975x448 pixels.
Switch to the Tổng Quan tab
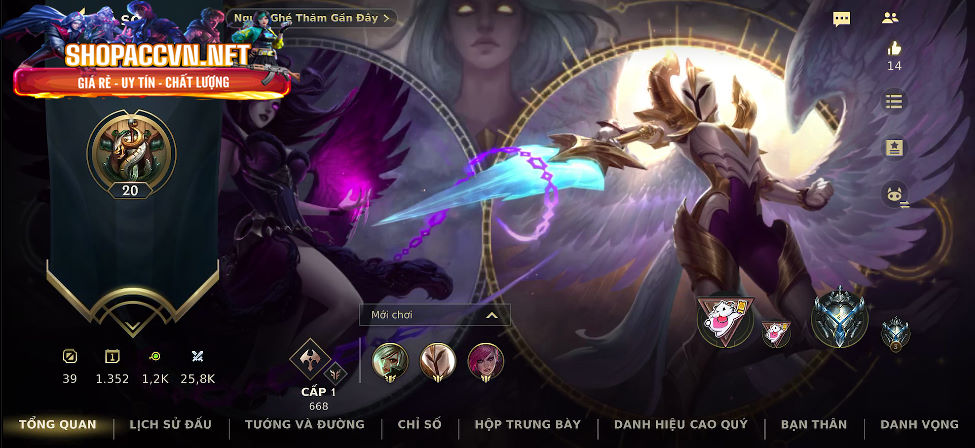click(x=57, y=425)
